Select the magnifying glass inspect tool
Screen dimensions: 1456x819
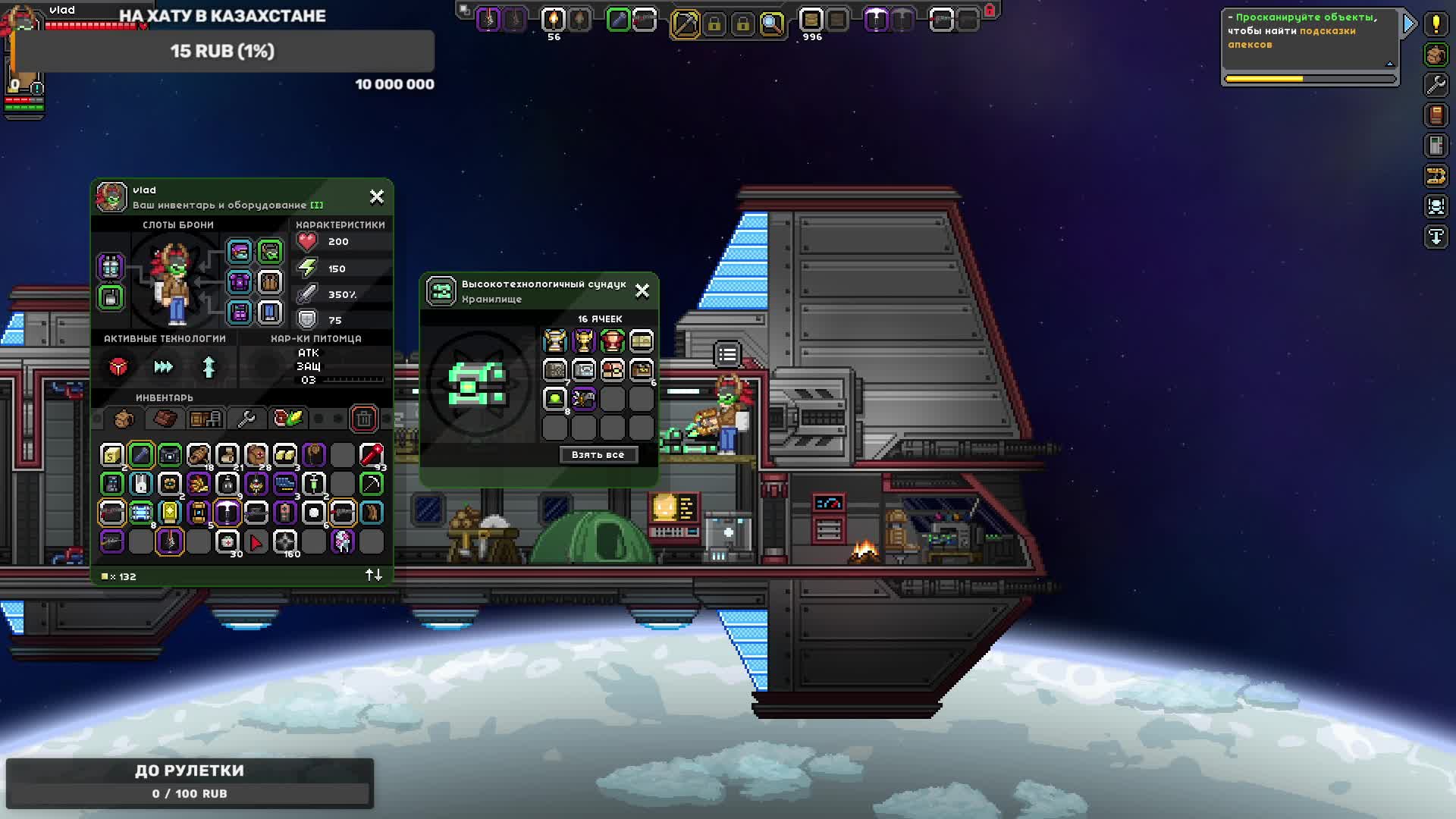tap(771, 24)
